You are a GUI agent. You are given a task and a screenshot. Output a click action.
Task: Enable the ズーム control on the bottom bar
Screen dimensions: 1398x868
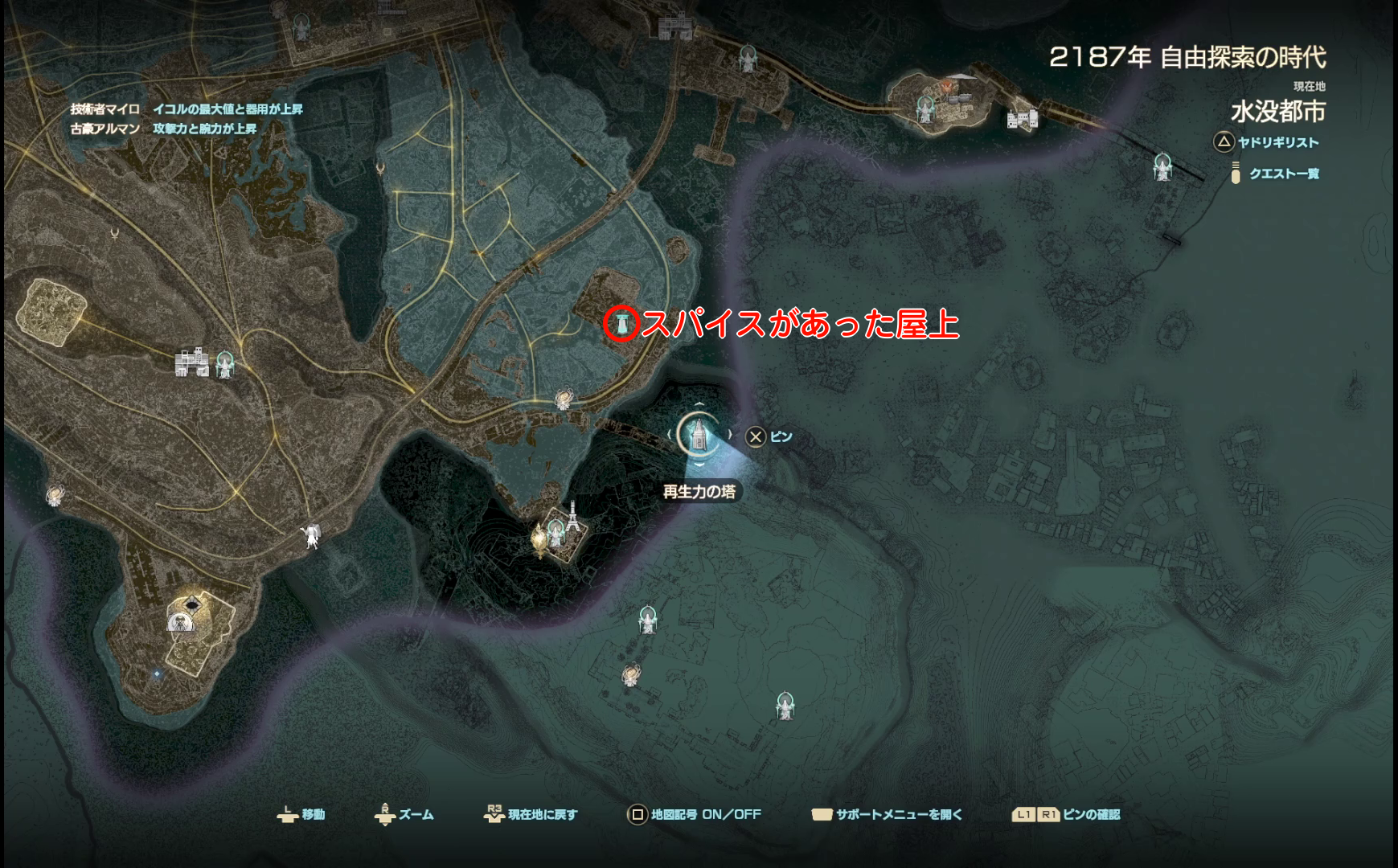[x=417, y=814]
